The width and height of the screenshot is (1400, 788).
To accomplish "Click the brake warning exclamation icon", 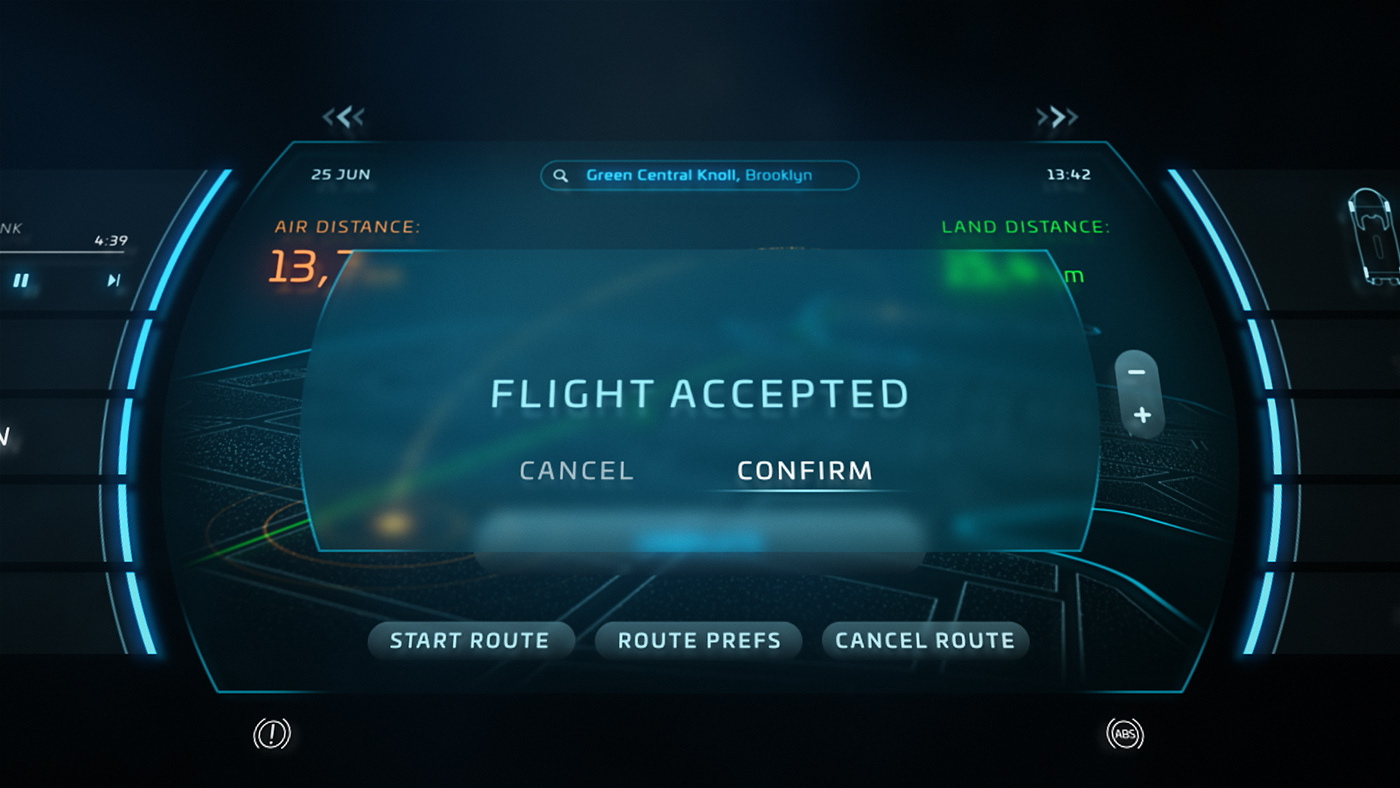I will point(271,735).
